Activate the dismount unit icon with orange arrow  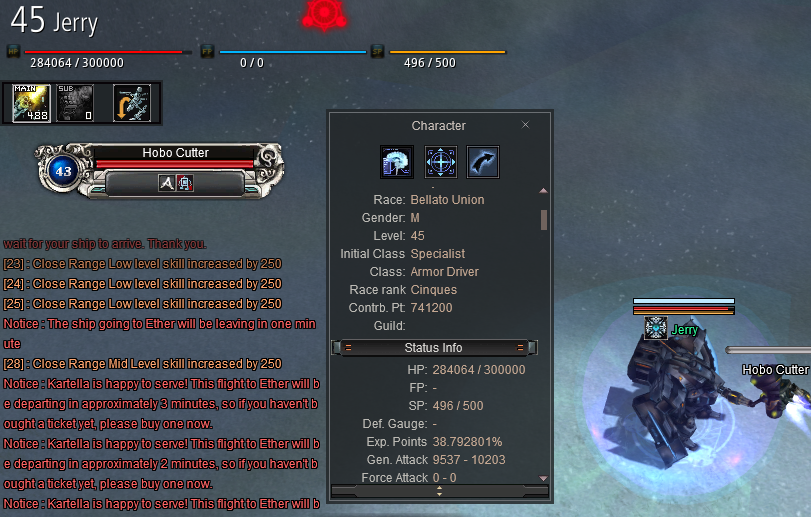[x=132, y=104]
